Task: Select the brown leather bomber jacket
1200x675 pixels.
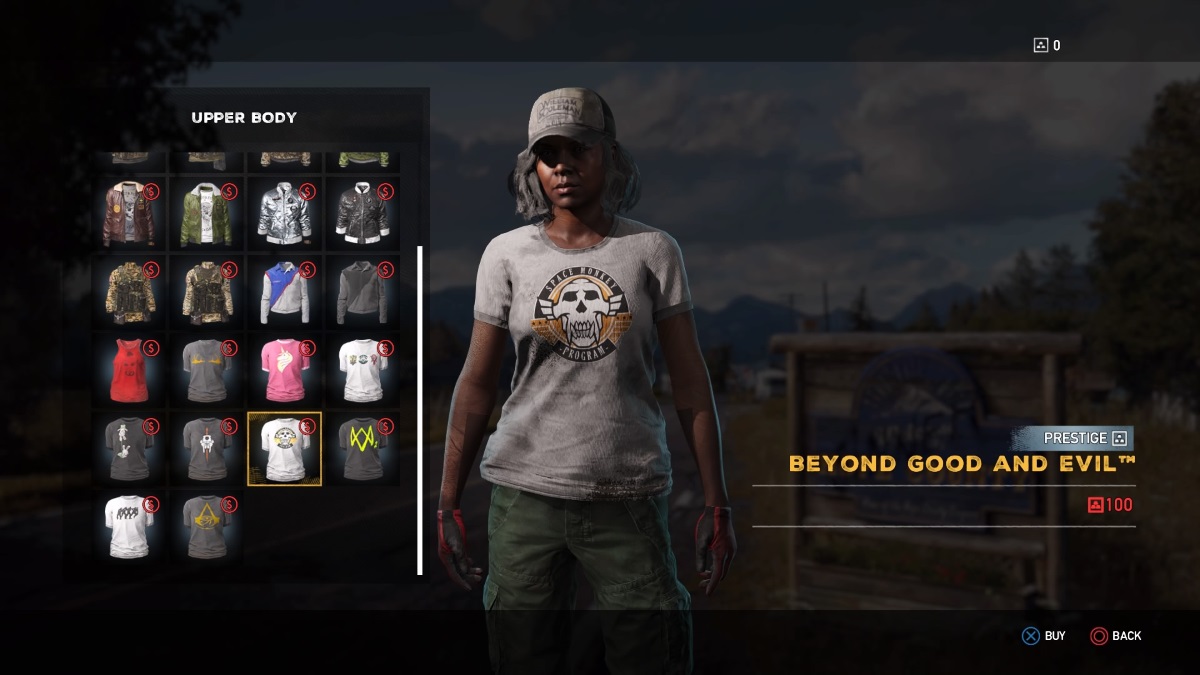Action: coord(129,213)
